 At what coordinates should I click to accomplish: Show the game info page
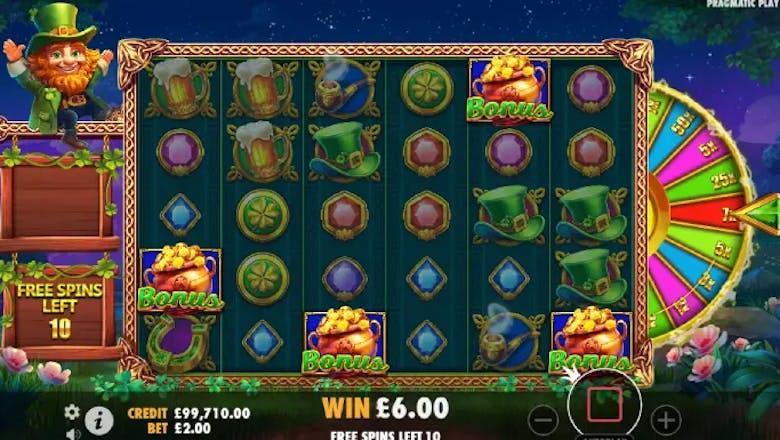98,419
